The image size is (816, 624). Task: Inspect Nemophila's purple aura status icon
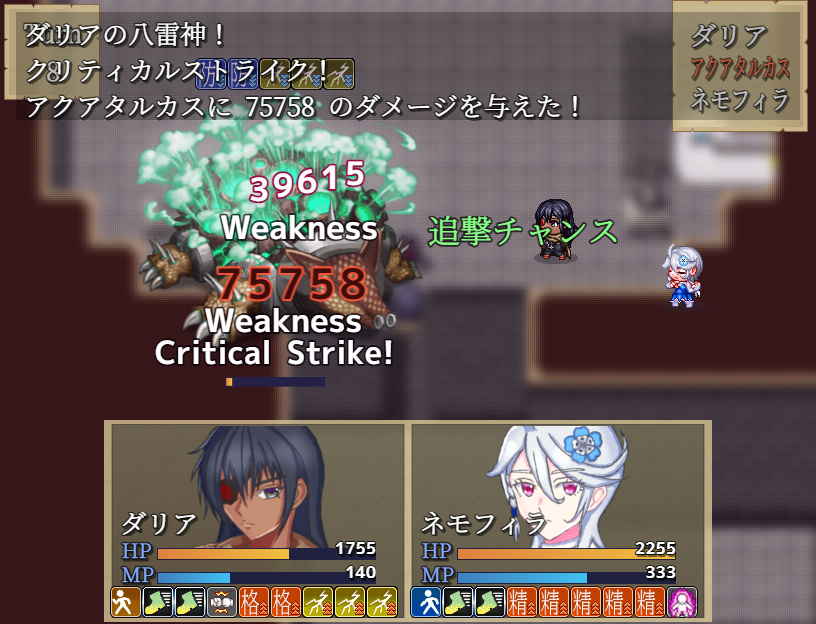click(x=682, y=602)
